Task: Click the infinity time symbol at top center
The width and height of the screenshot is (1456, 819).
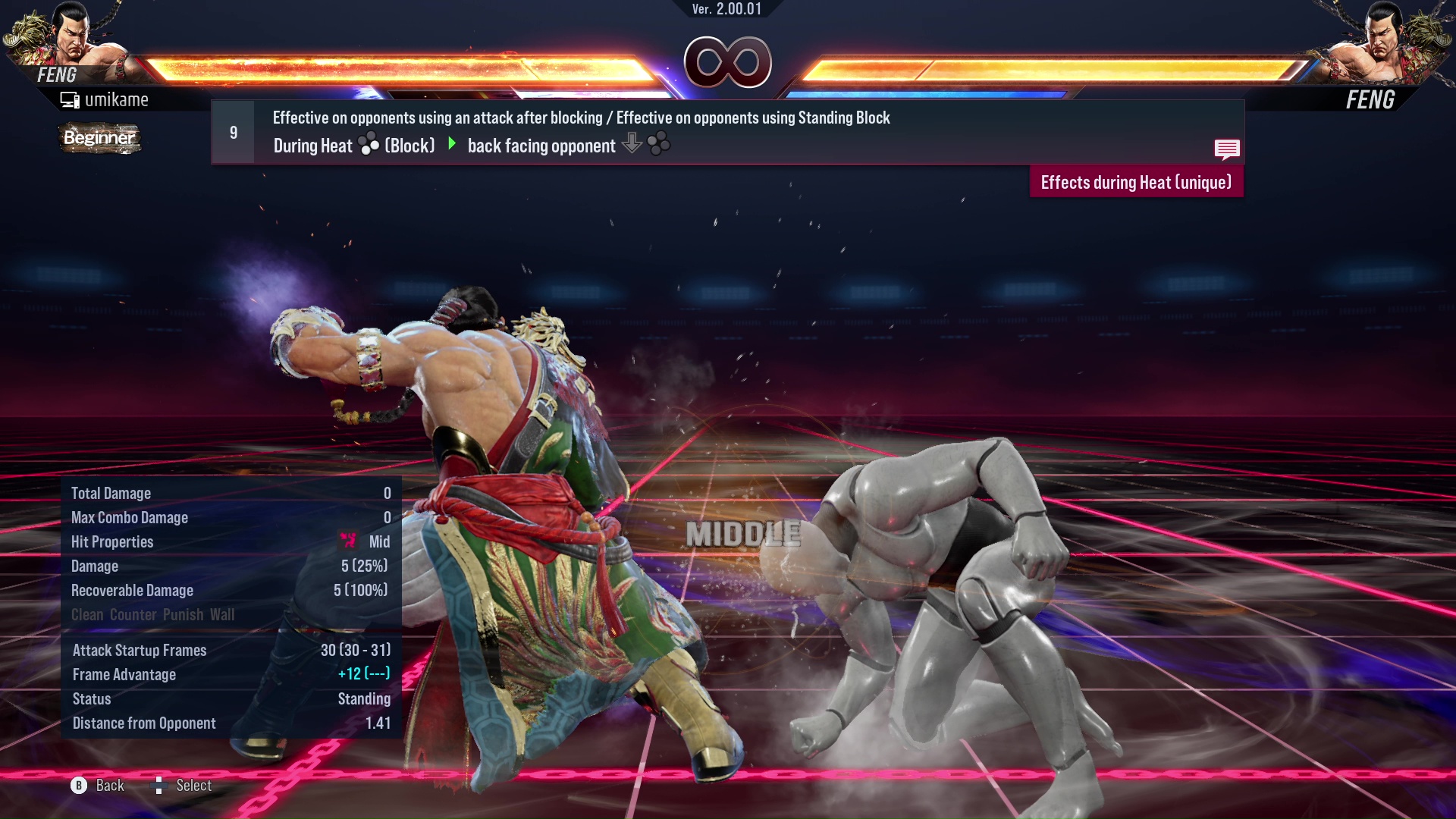Action: pos(727,63)
